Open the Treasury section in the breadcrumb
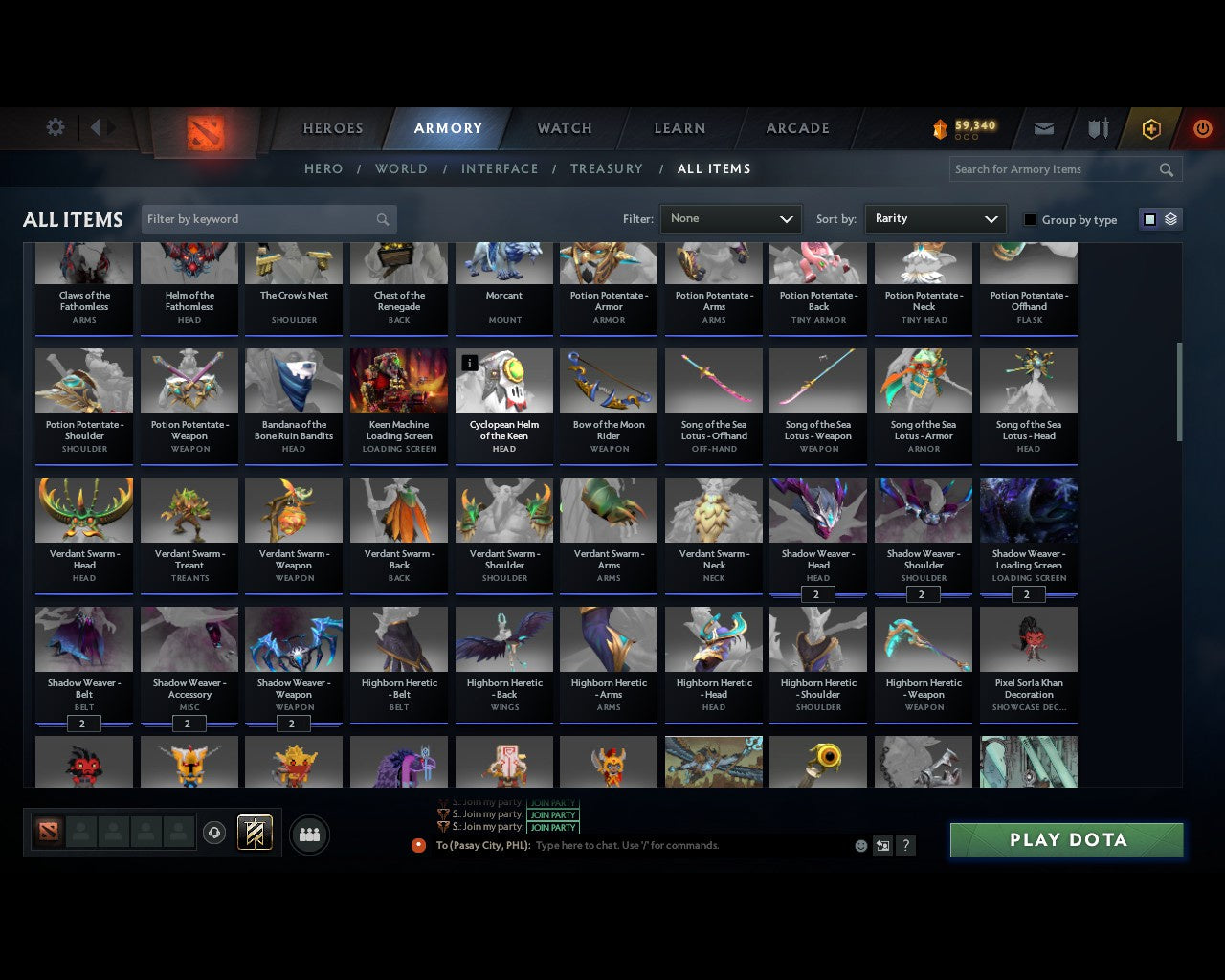 [x=607, y=168]
